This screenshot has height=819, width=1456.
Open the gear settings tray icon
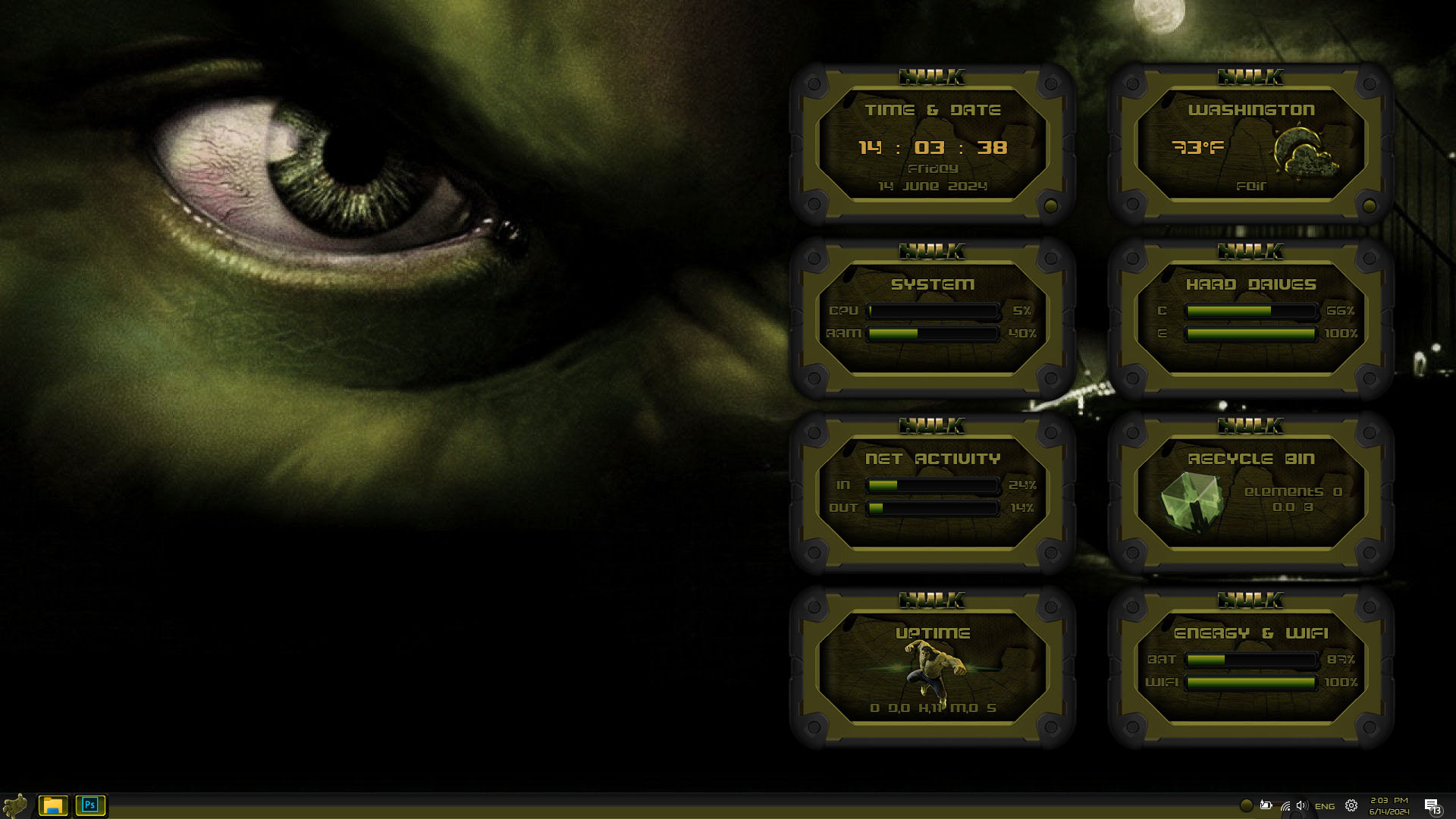(x=1351, y=806)
